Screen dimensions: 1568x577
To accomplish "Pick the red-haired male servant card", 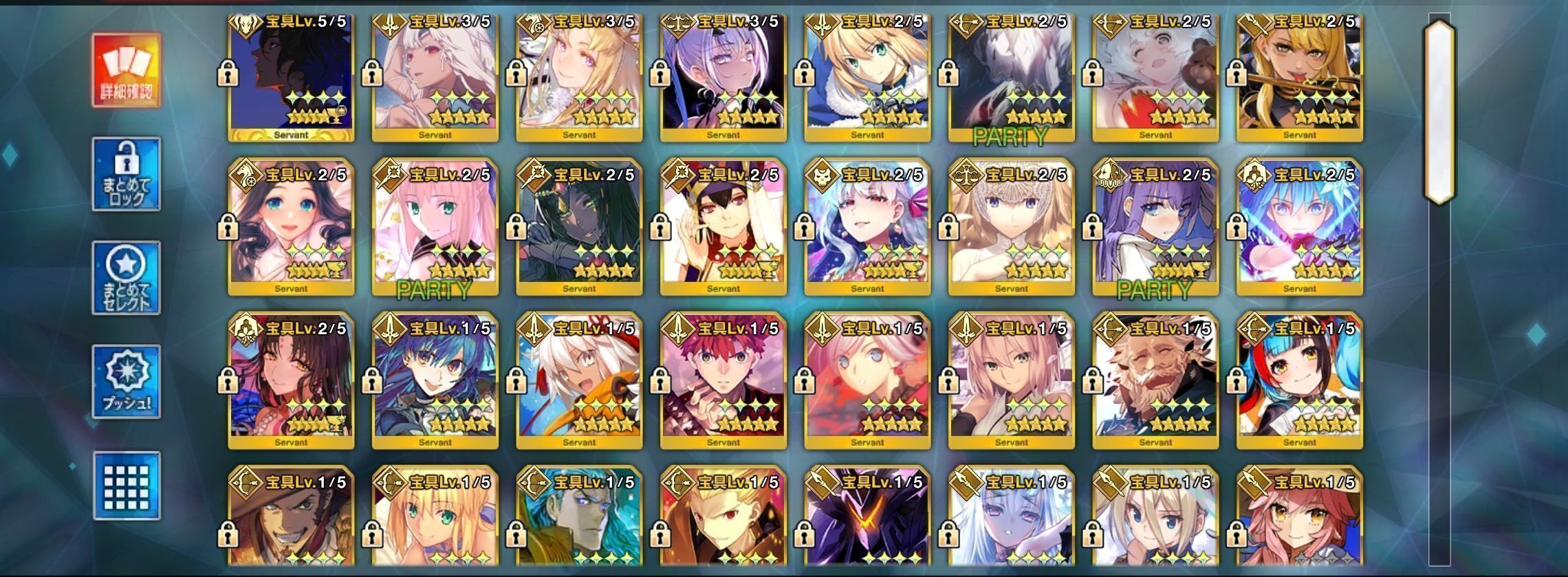I will click(x=723, y=382).
